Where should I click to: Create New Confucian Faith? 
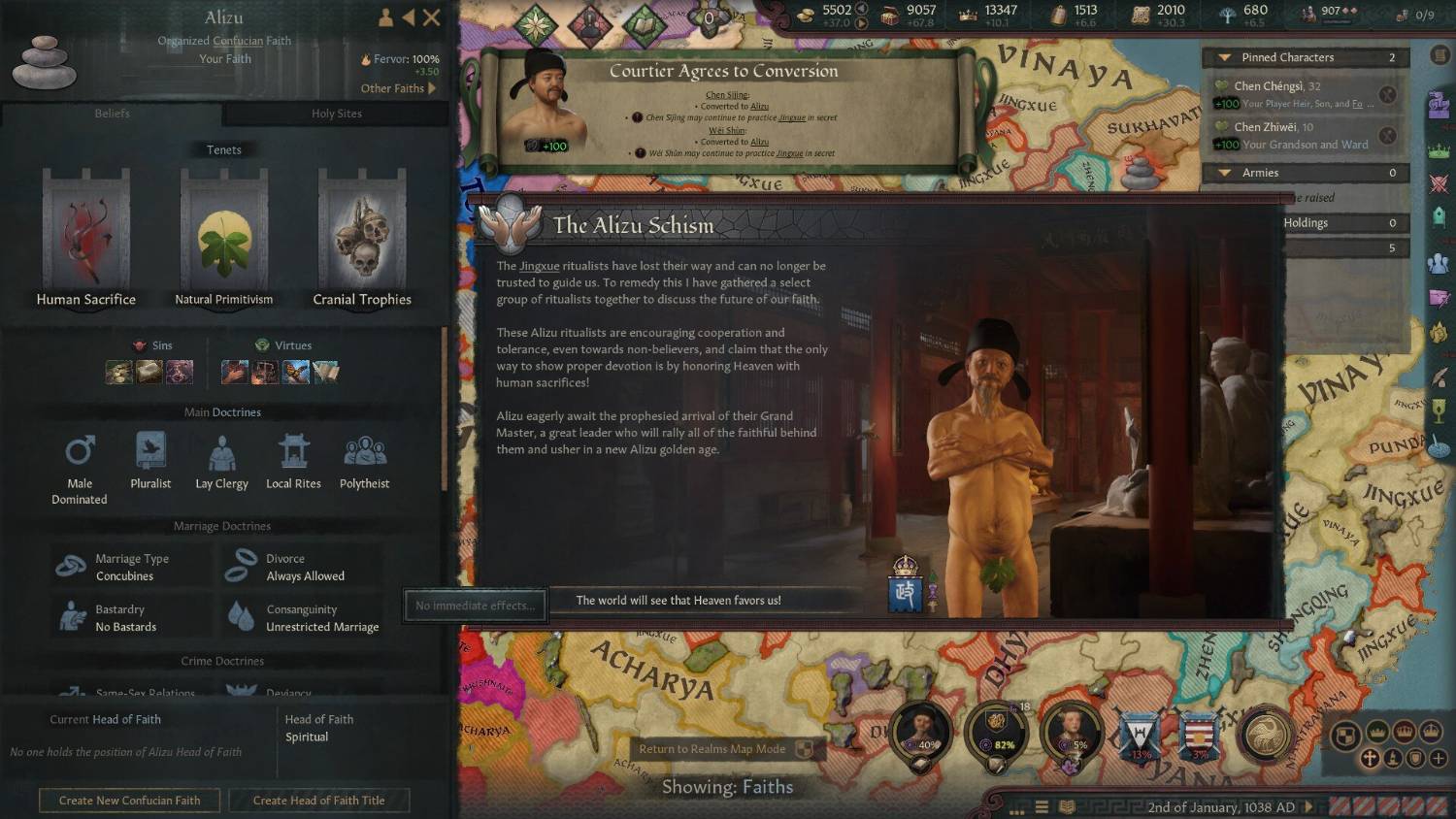[x=129, y=801]
